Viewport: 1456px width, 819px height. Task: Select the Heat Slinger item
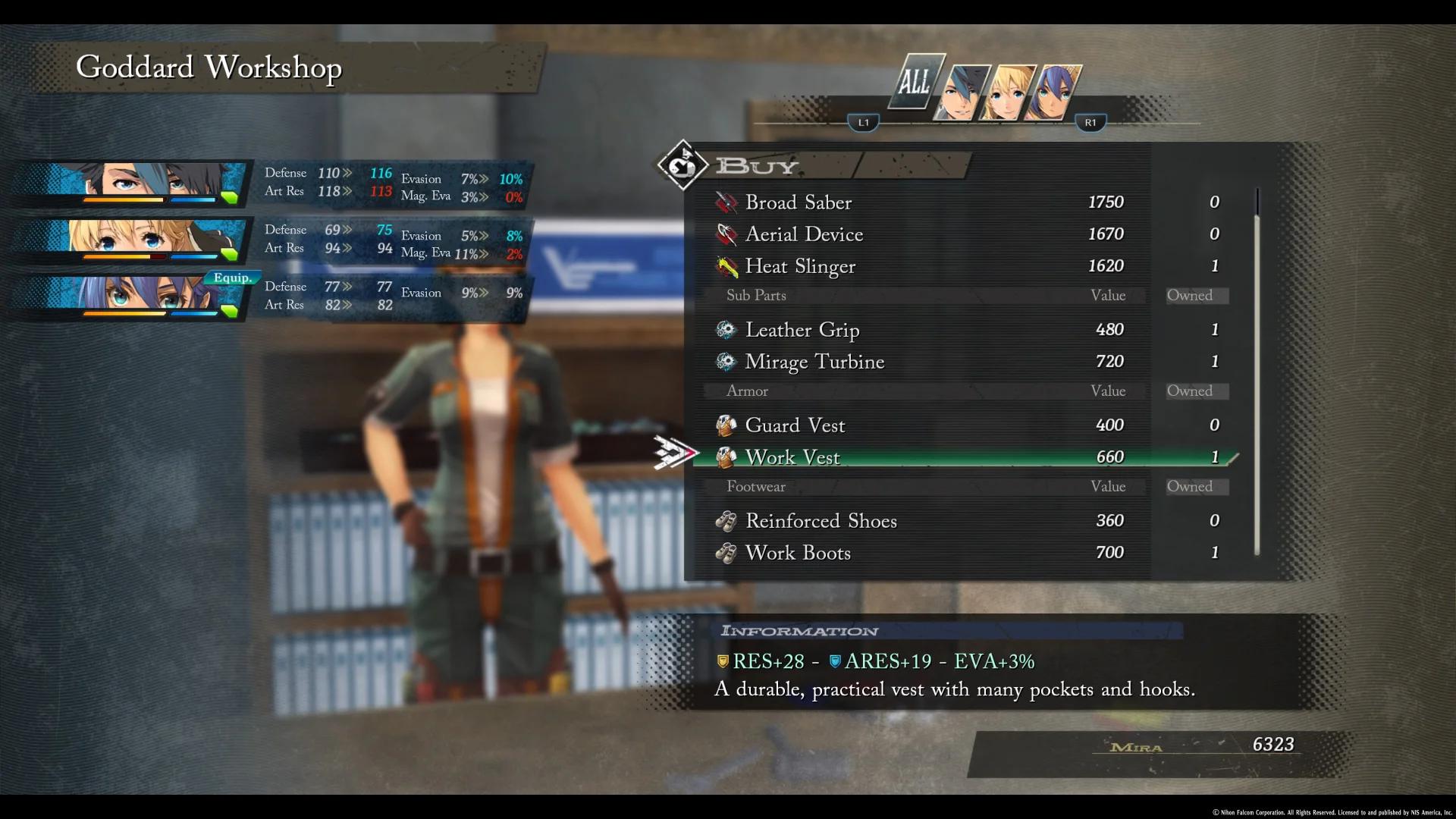(x=800, y=266)
